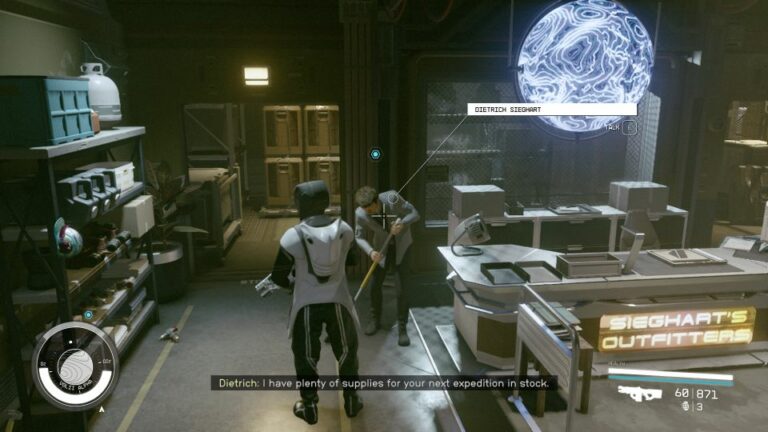This screenshot has height=432, width=768.
Task: Click the Dietrich Sieghart name label
Action: pos(552,109)
